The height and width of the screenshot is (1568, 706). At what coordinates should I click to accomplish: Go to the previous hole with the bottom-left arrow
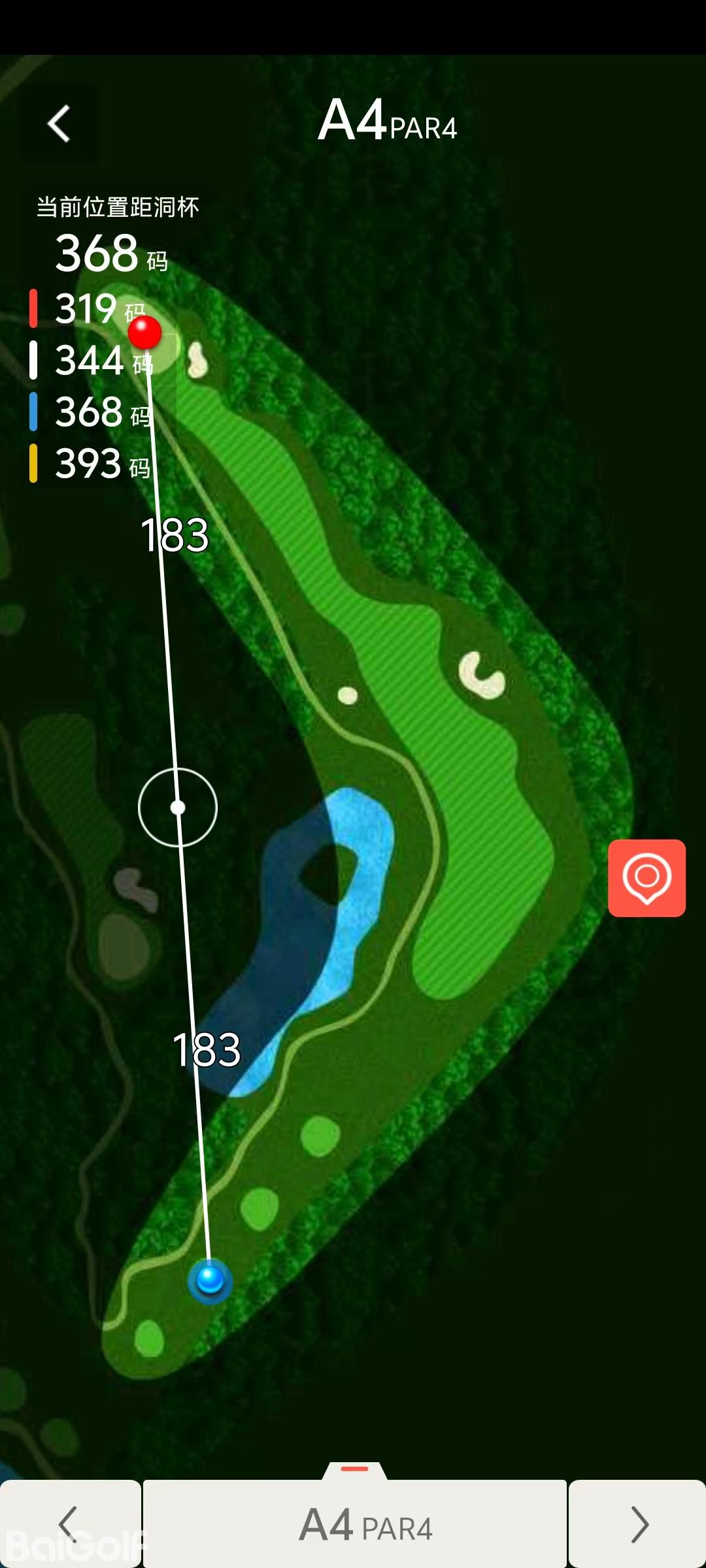(x=69, y=1524)
